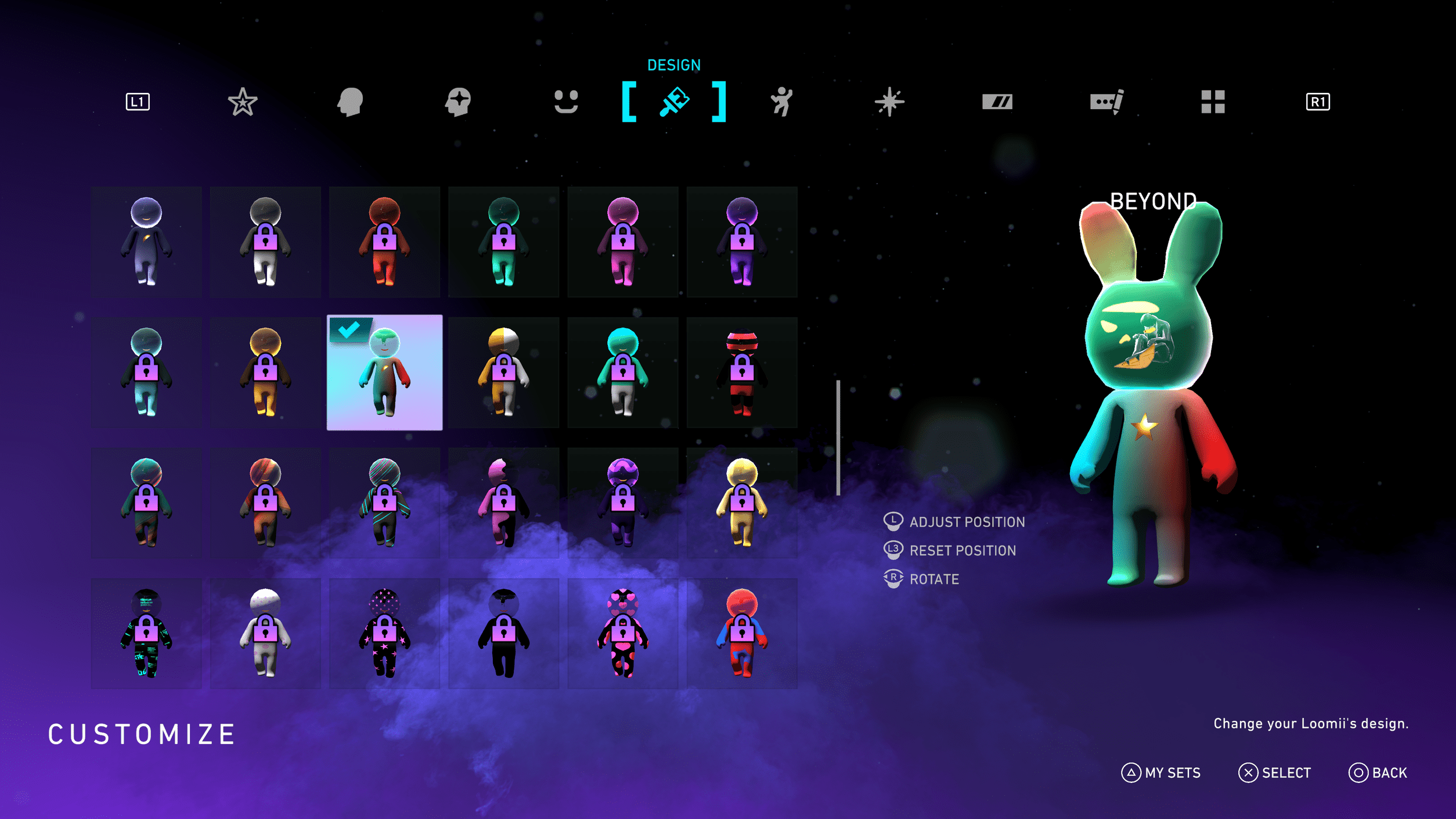Choose the locked red striped ninja design
This screenshot has width=1456, height=819.
[x=741, y=372]
